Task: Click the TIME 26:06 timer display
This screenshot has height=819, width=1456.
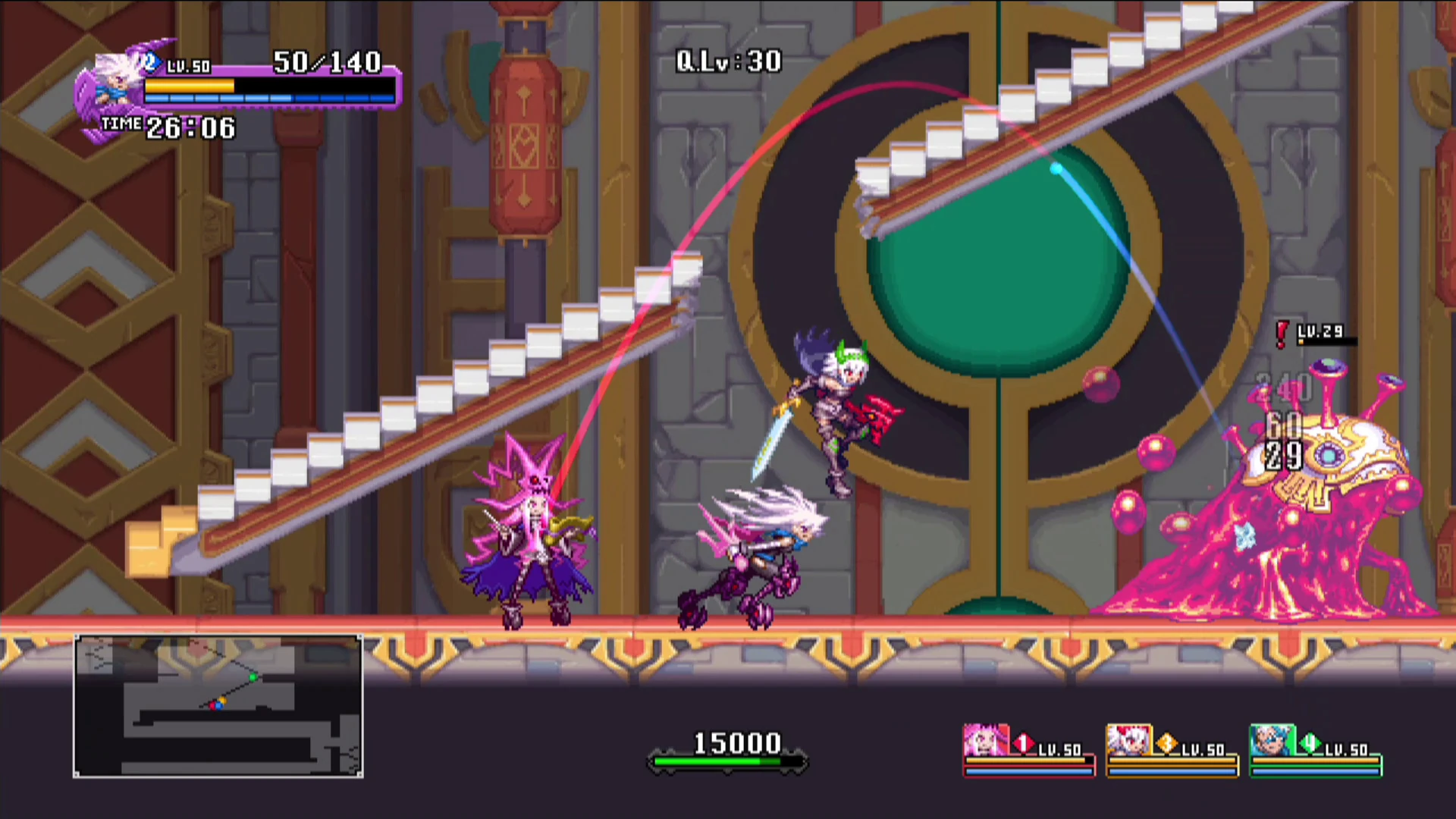Action: (167, 127)
